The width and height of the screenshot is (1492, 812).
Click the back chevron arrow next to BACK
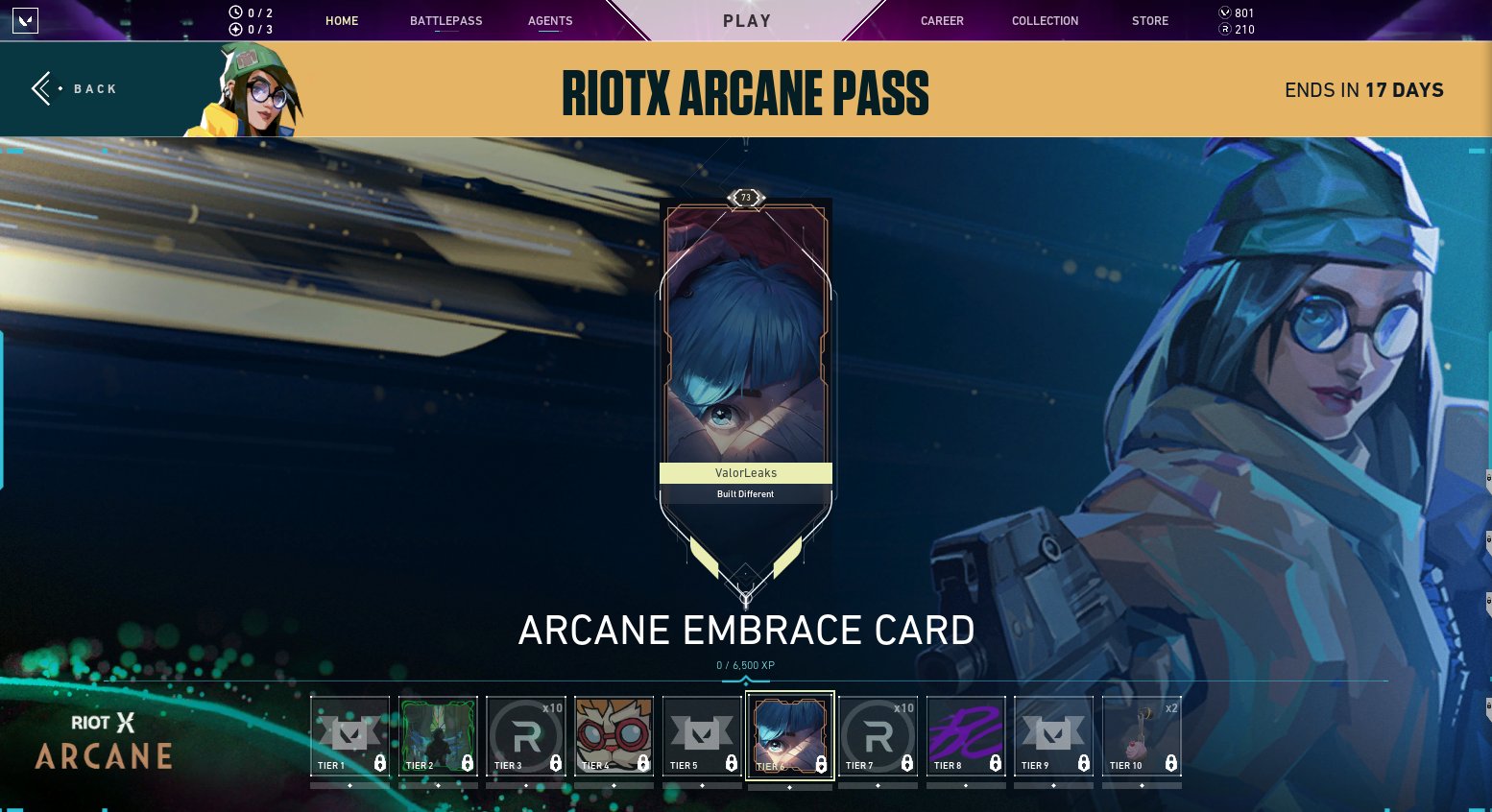[42, 88]
